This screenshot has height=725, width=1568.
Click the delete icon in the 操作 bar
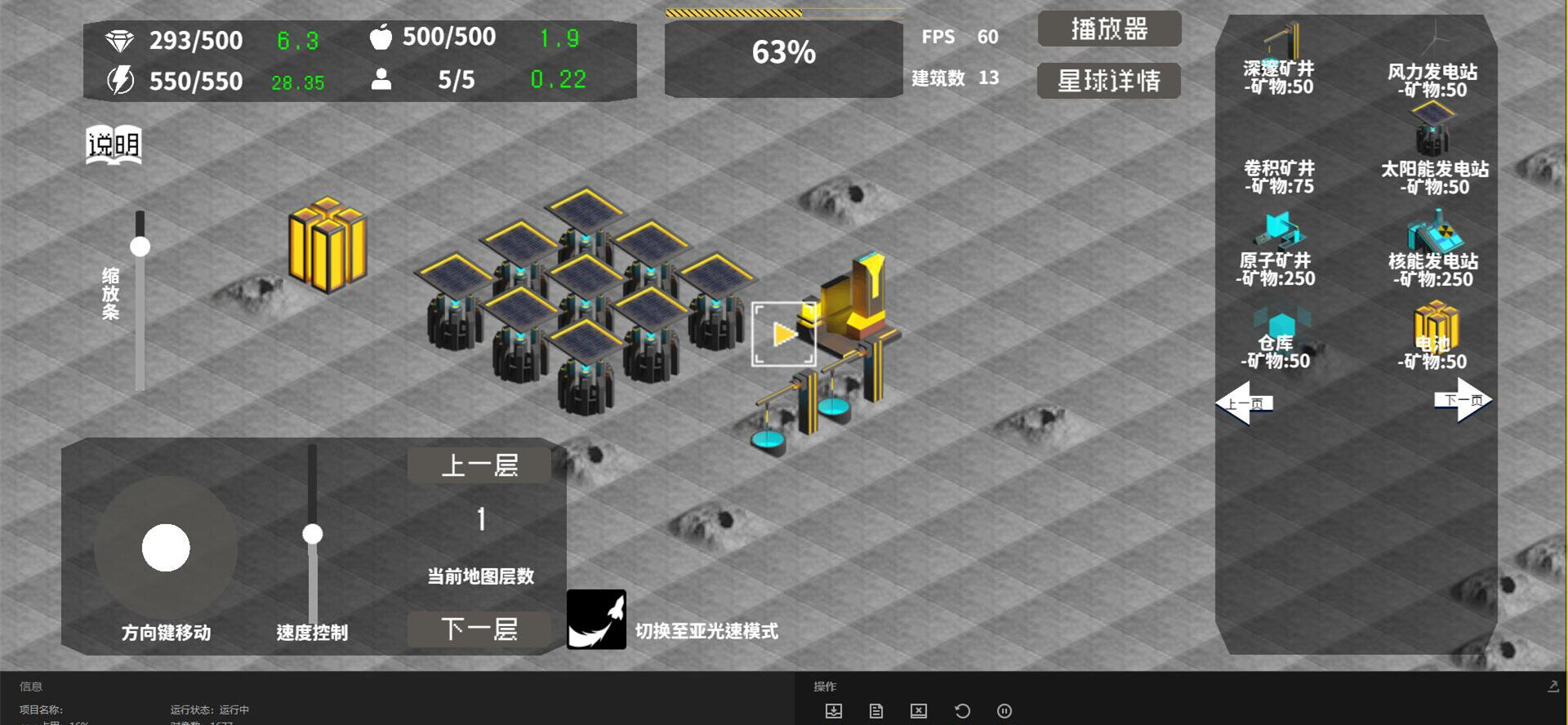919,711
